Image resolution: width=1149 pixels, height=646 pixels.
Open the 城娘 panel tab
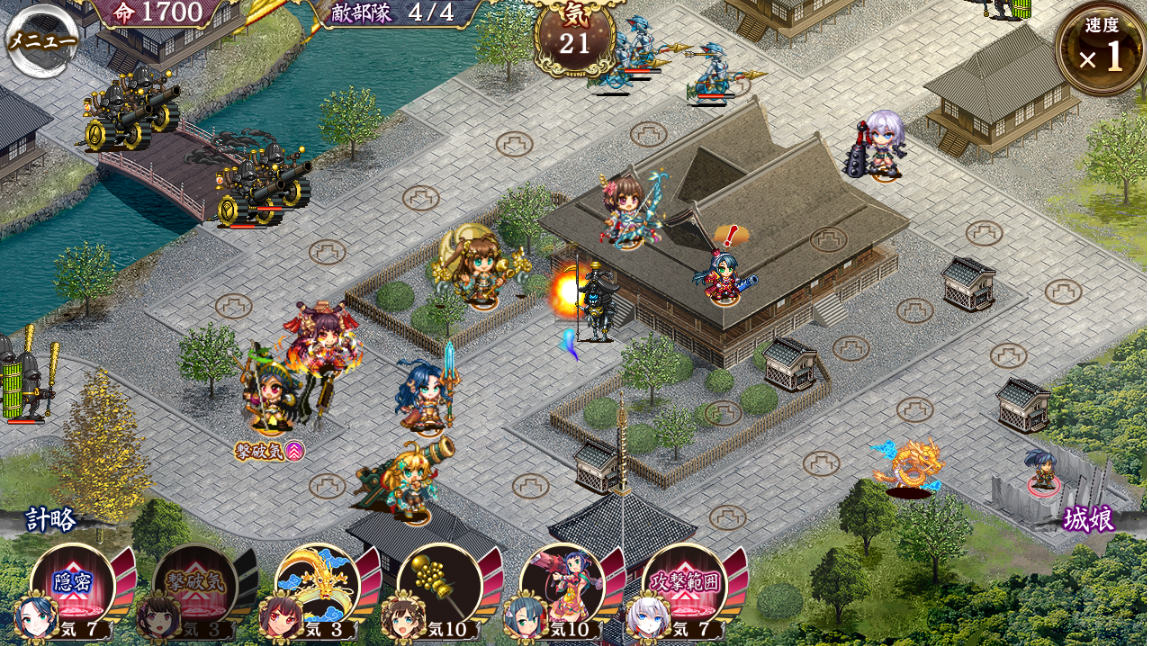click(x=1089, y=520)
